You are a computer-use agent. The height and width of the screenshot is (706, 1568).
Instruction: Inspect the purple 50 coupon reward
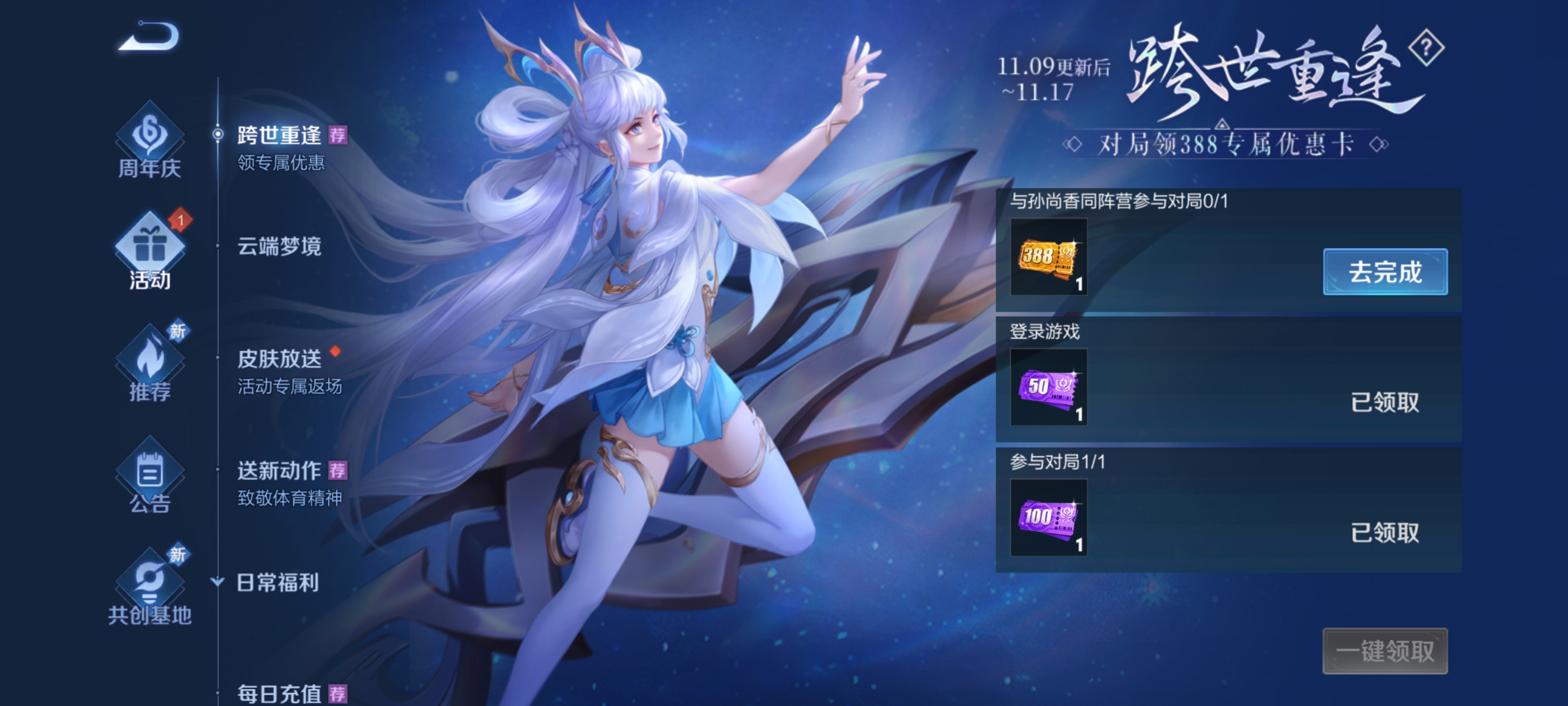click(1048, 387)
